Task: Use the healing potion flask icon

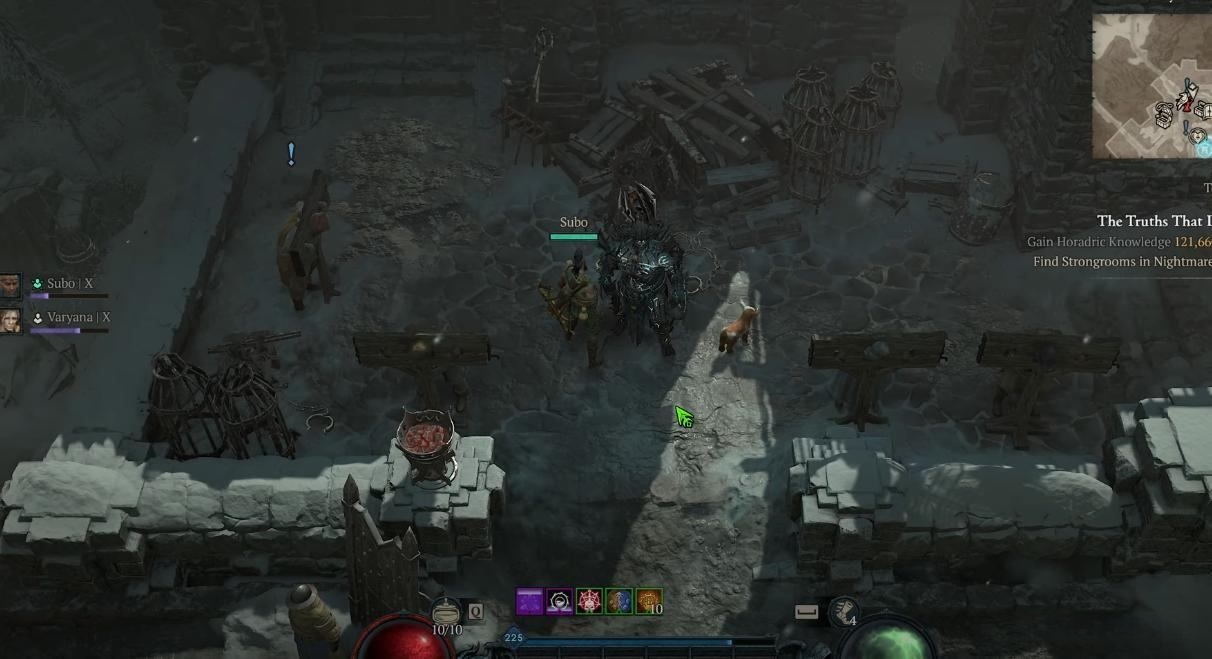Action: pos(446,611)
